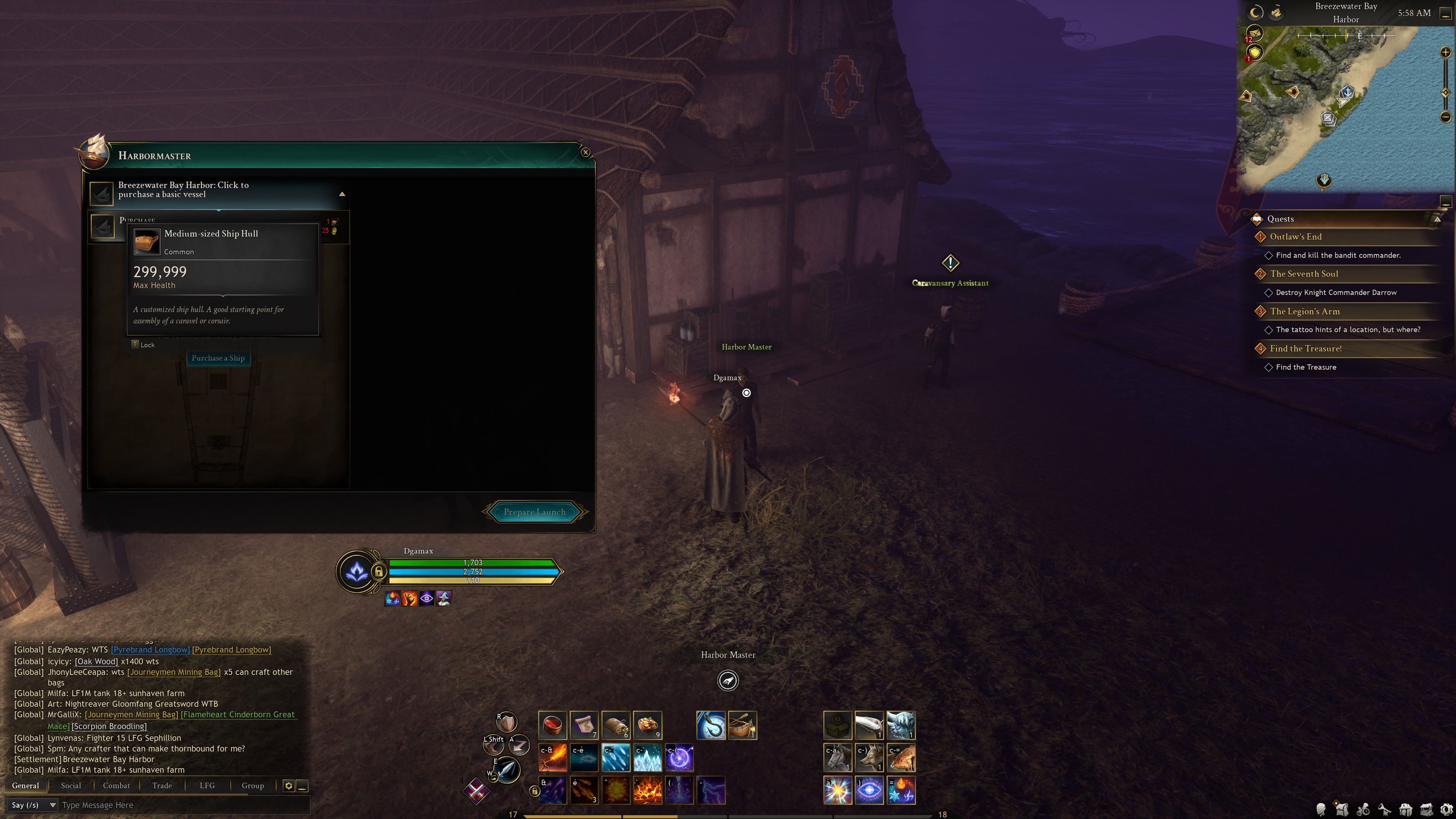Switch to the Social chat tab
Image resolution: width=1456 pixels, height=819 pixels.
point(71,786)
